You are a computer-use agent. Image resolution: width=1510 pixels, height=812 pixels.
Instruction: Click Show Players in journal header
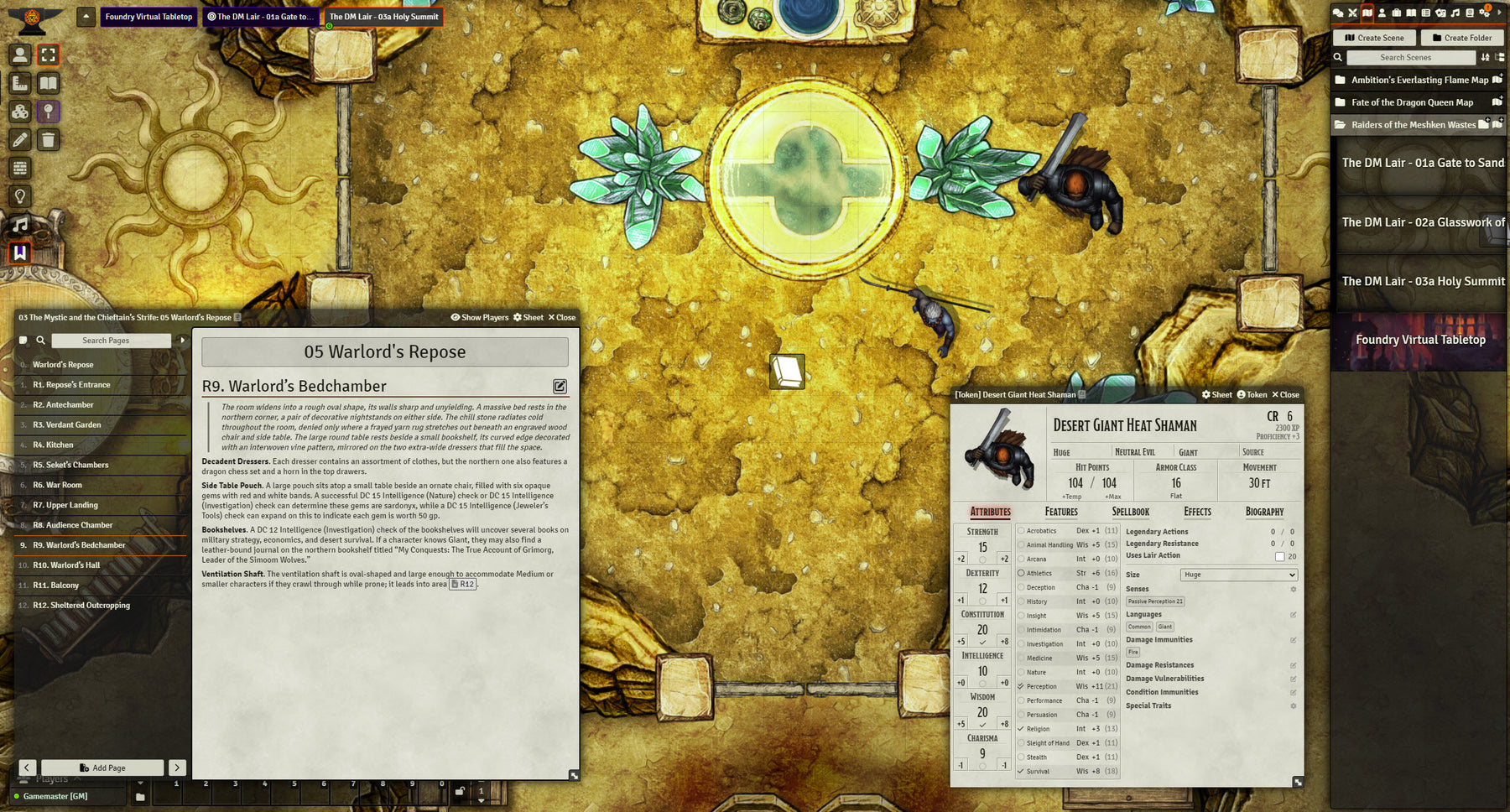[x=480, y=318]
